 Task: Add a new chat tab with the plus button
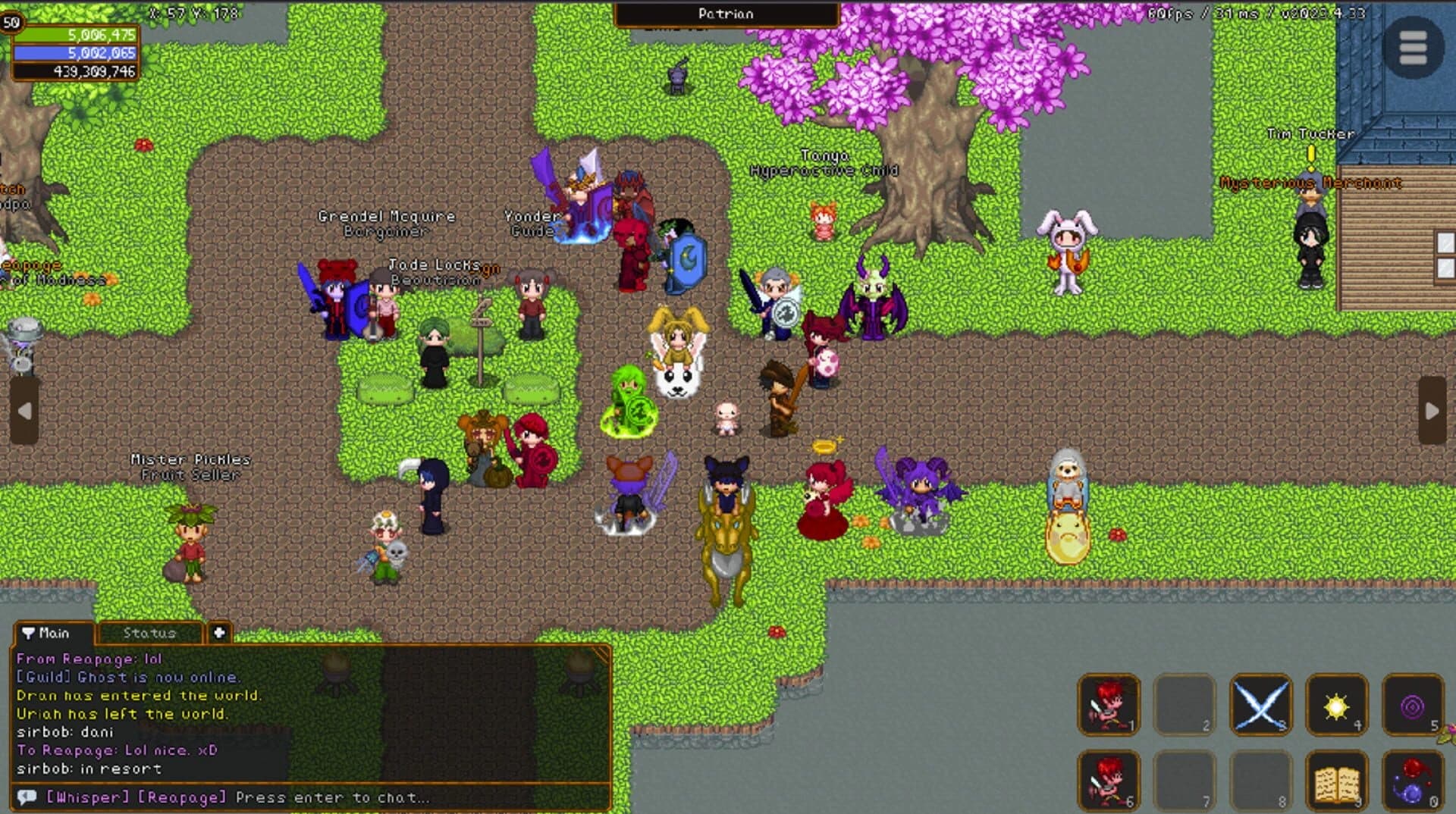(218, 634)
